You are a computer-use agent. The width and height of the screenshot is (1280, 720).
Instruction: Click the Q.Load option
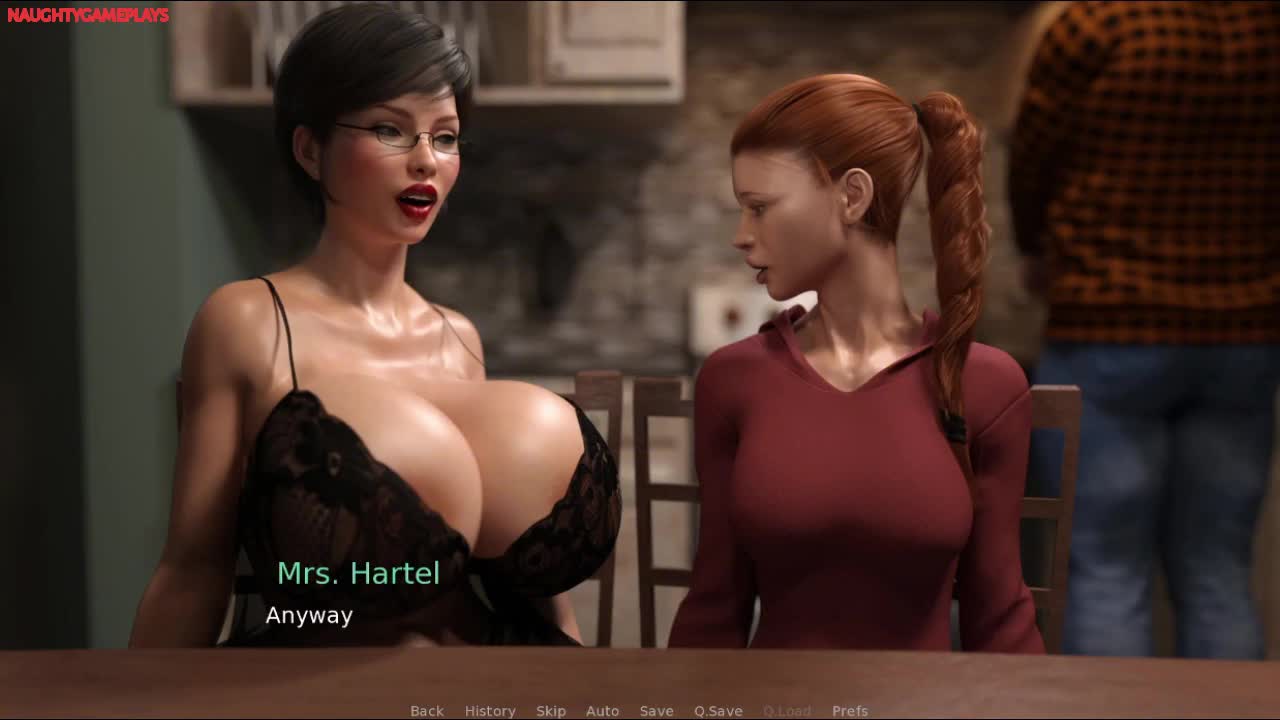(786, 711)
